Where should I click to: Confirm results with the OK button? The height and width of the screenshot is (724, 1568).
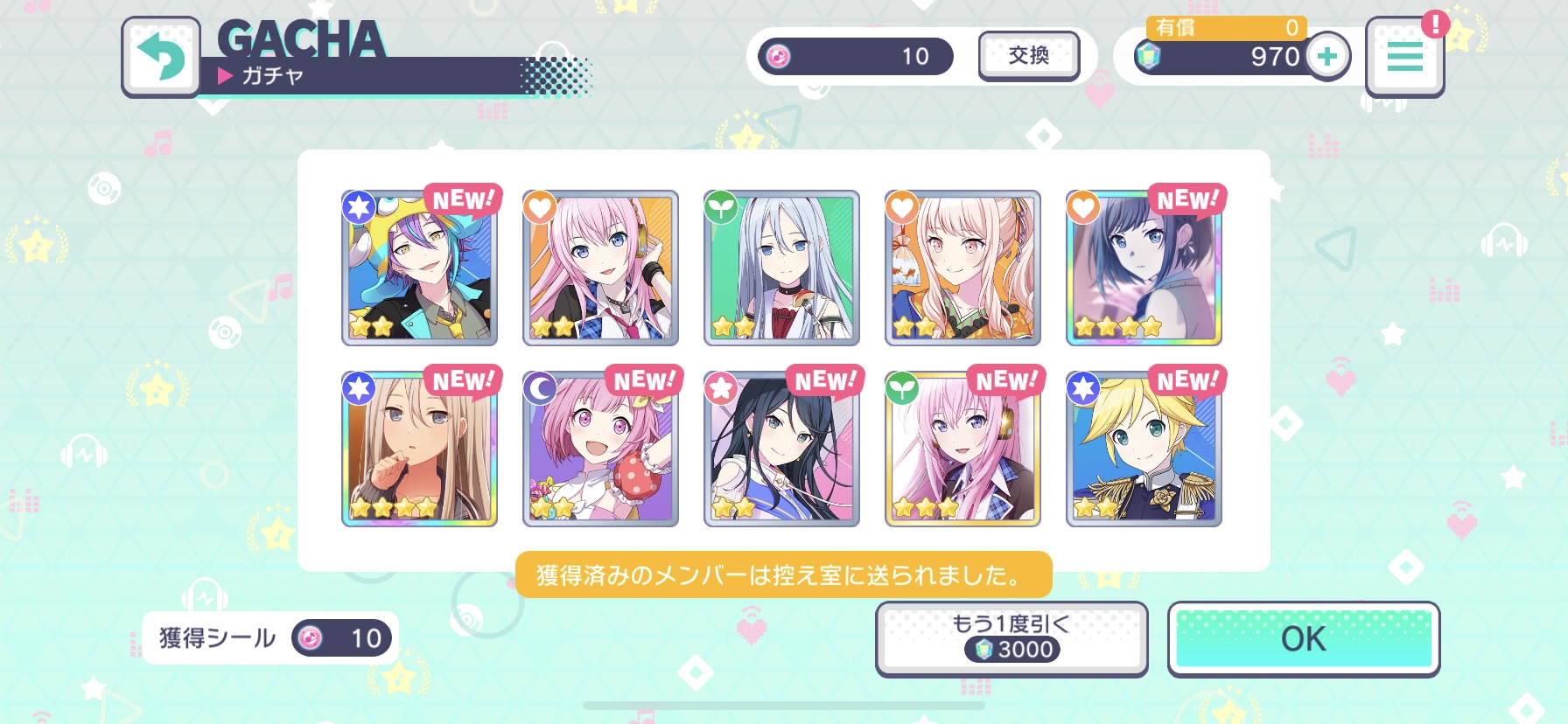tap(1303, 639)
